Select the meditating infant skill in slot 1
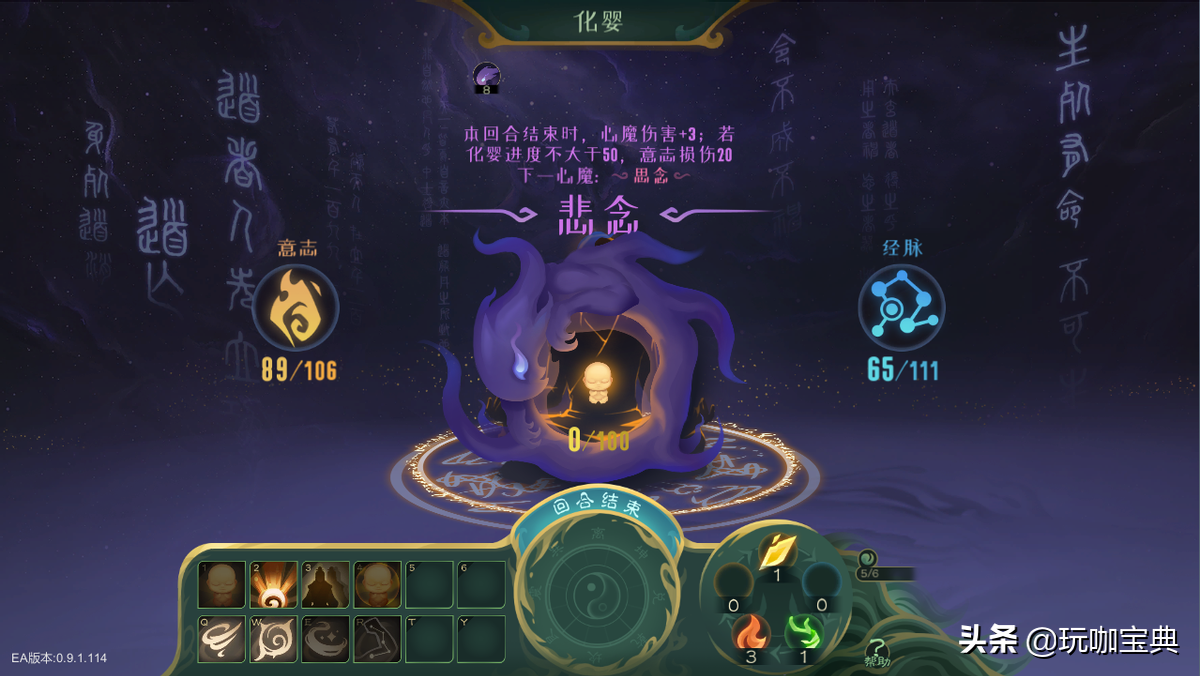The height and width of the screenshot is (676, 1200). 222,585
